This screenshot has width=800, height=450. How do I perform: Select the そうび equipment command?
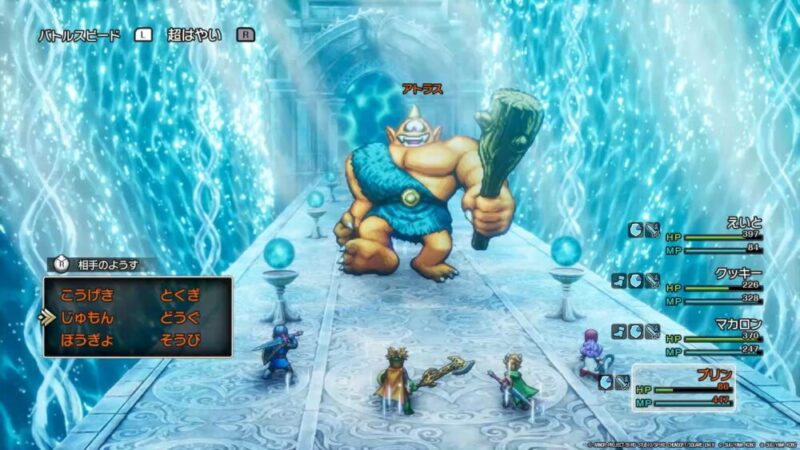(181, 341)
